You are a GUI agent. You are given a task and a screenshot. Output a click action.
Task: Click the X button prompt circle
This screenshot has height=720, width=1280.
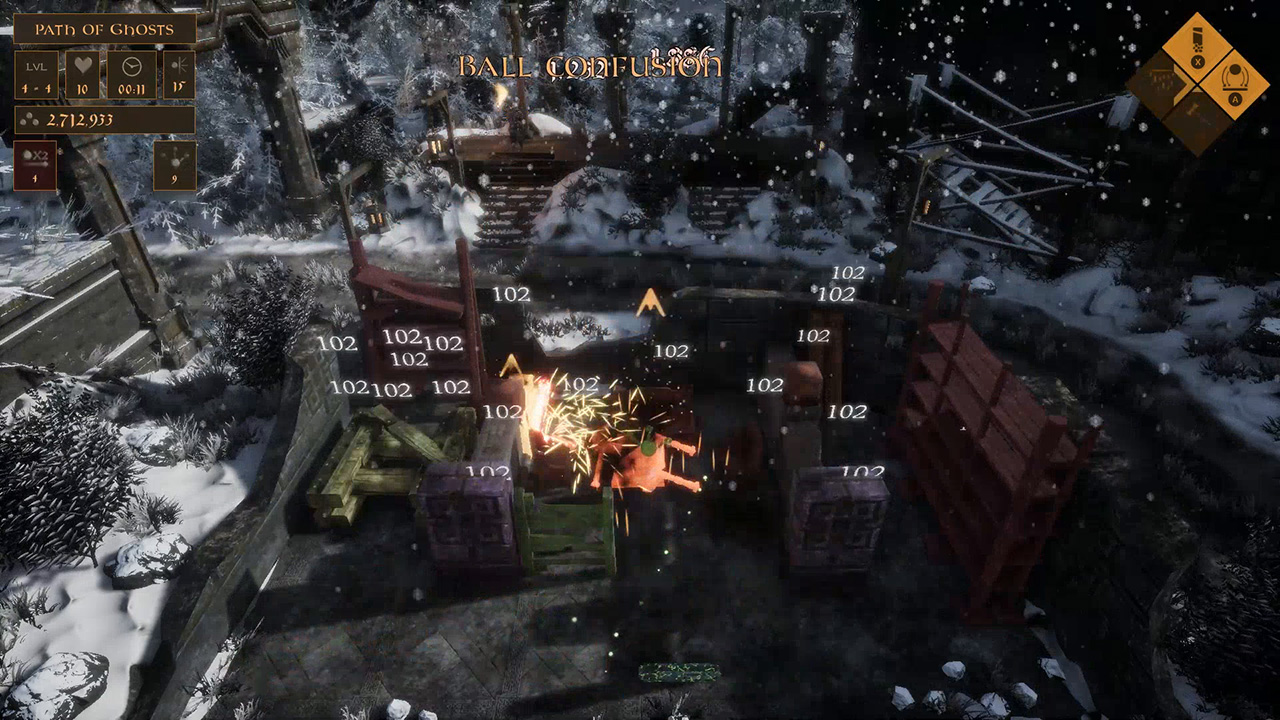pyautogui.click(x=1197, y=61)
